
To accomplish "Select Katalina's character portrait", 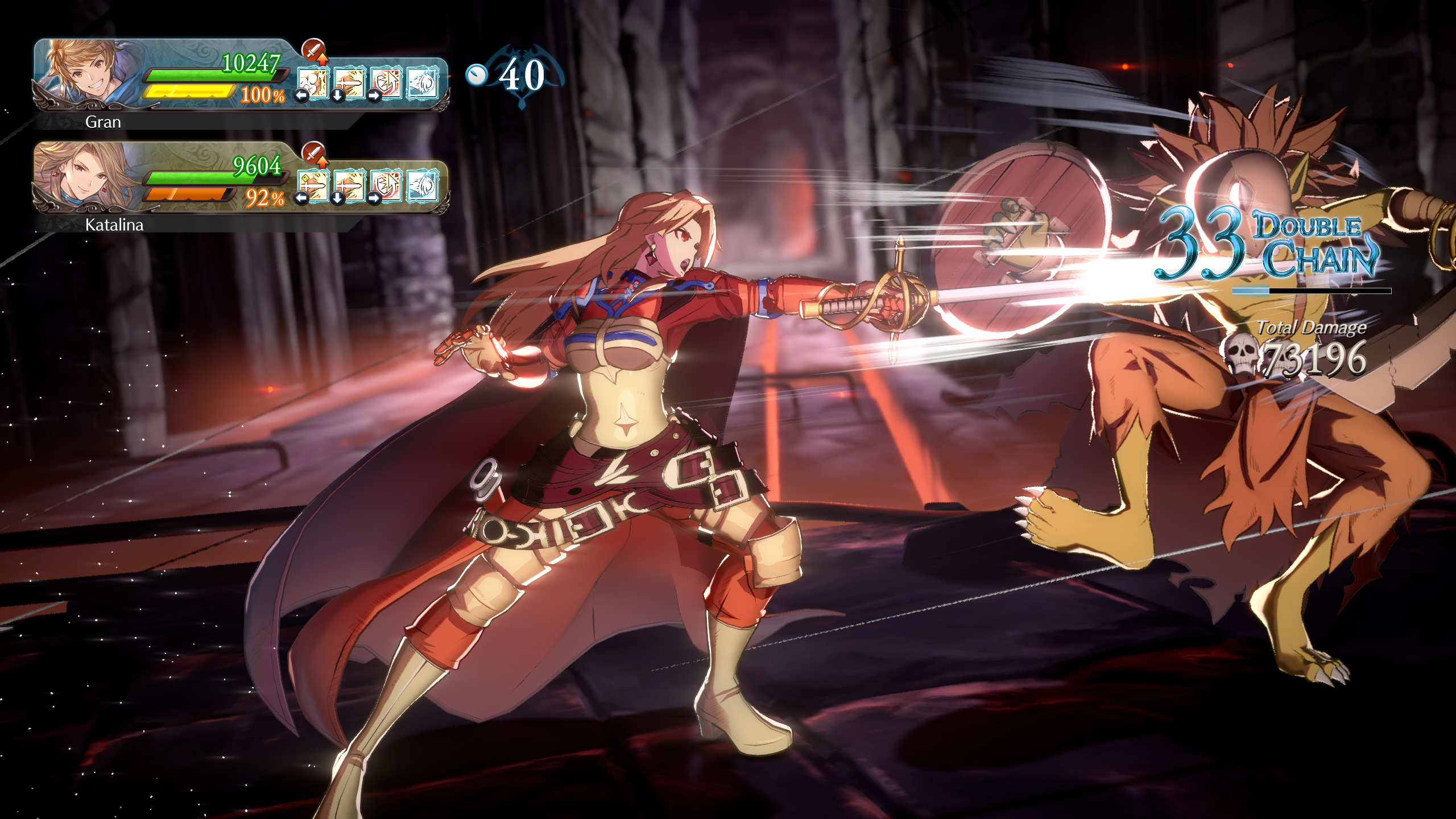I will [85, 175].
